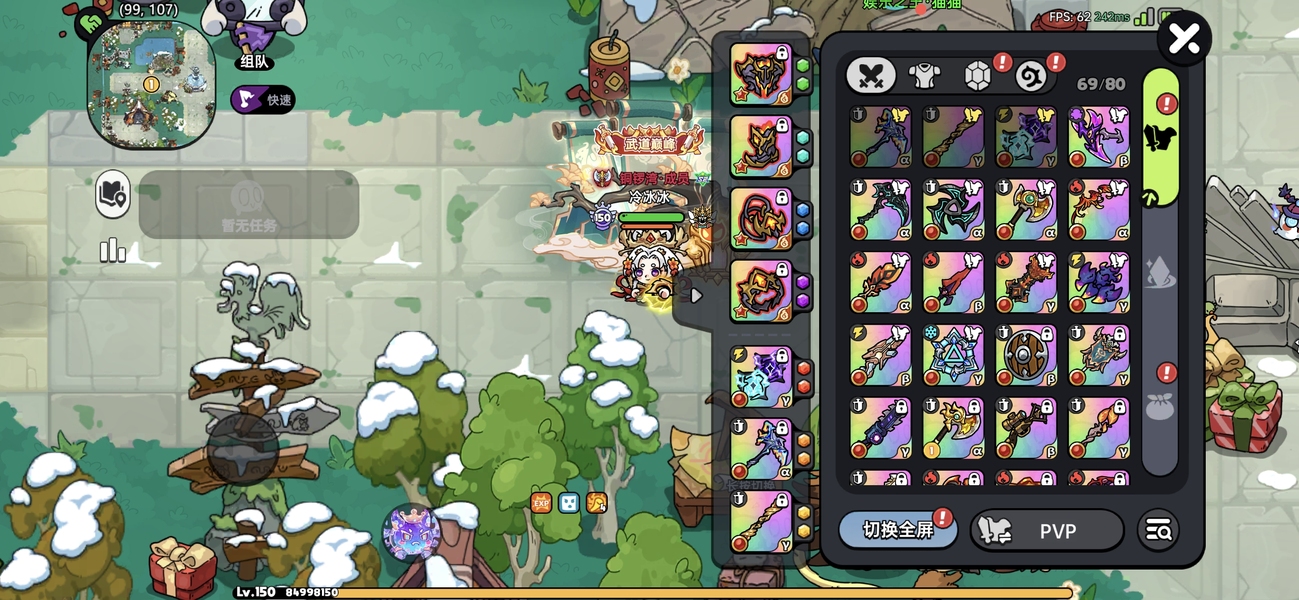Close the inventory panel

click(1184, 40)
